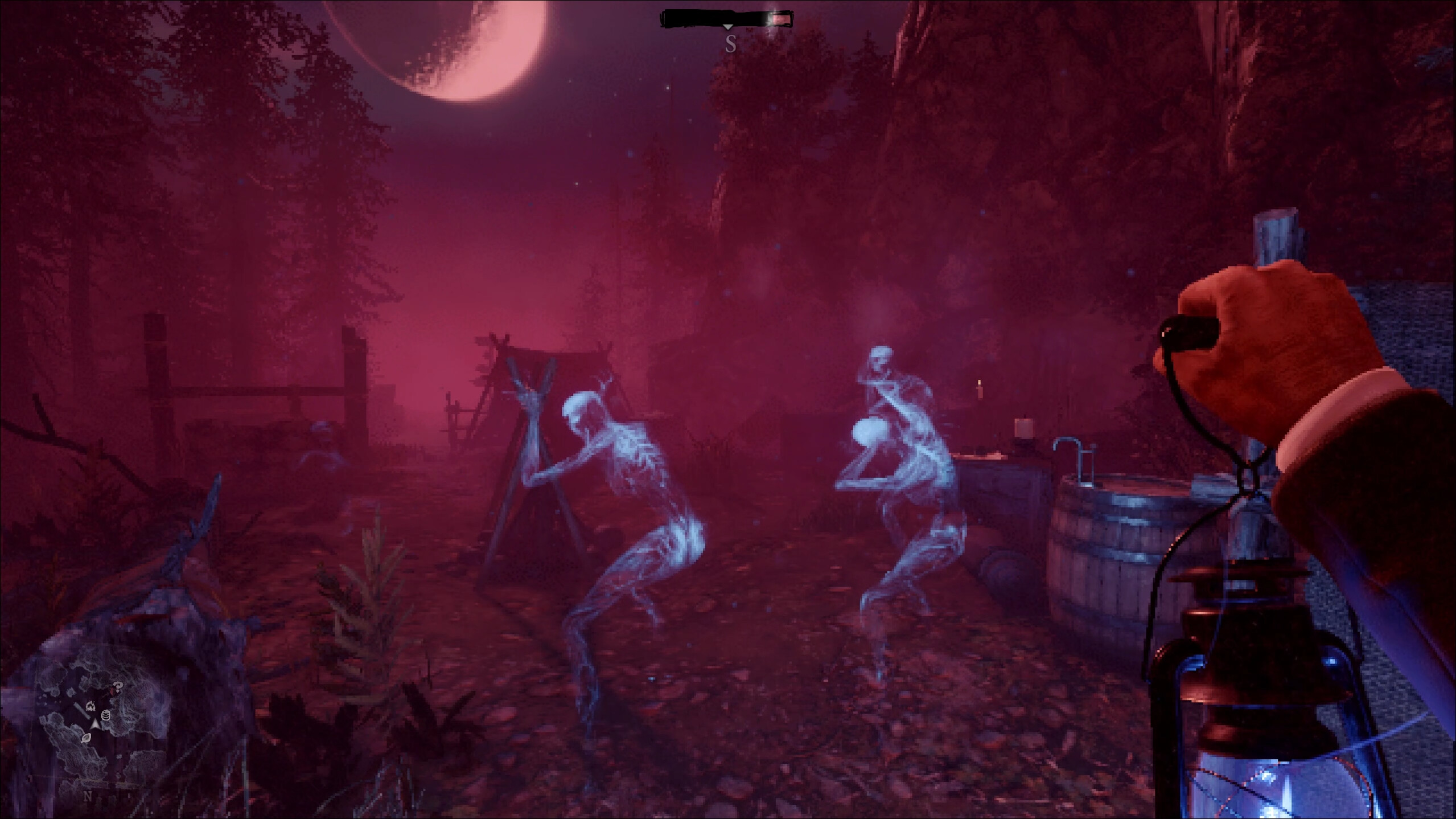Click the white heading triangle on the compass strip
This screenshot has width=1456, height=819.
(x=728, y=27)
